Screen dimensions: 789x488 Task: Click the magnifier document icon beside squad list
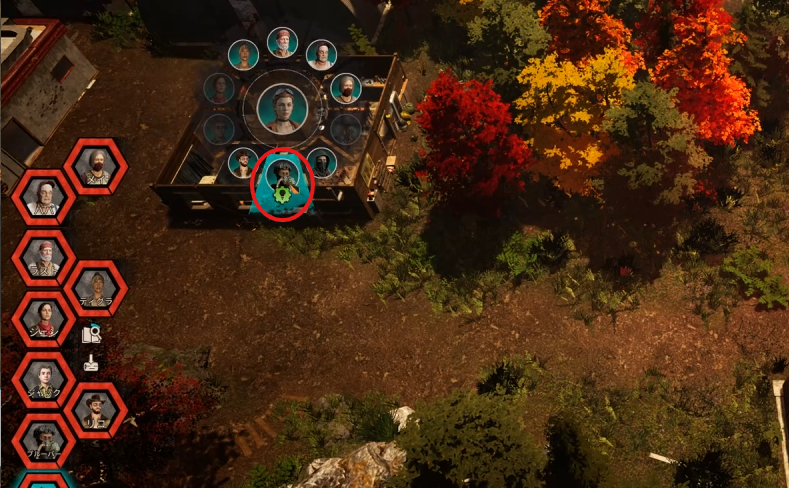point(92,334)
